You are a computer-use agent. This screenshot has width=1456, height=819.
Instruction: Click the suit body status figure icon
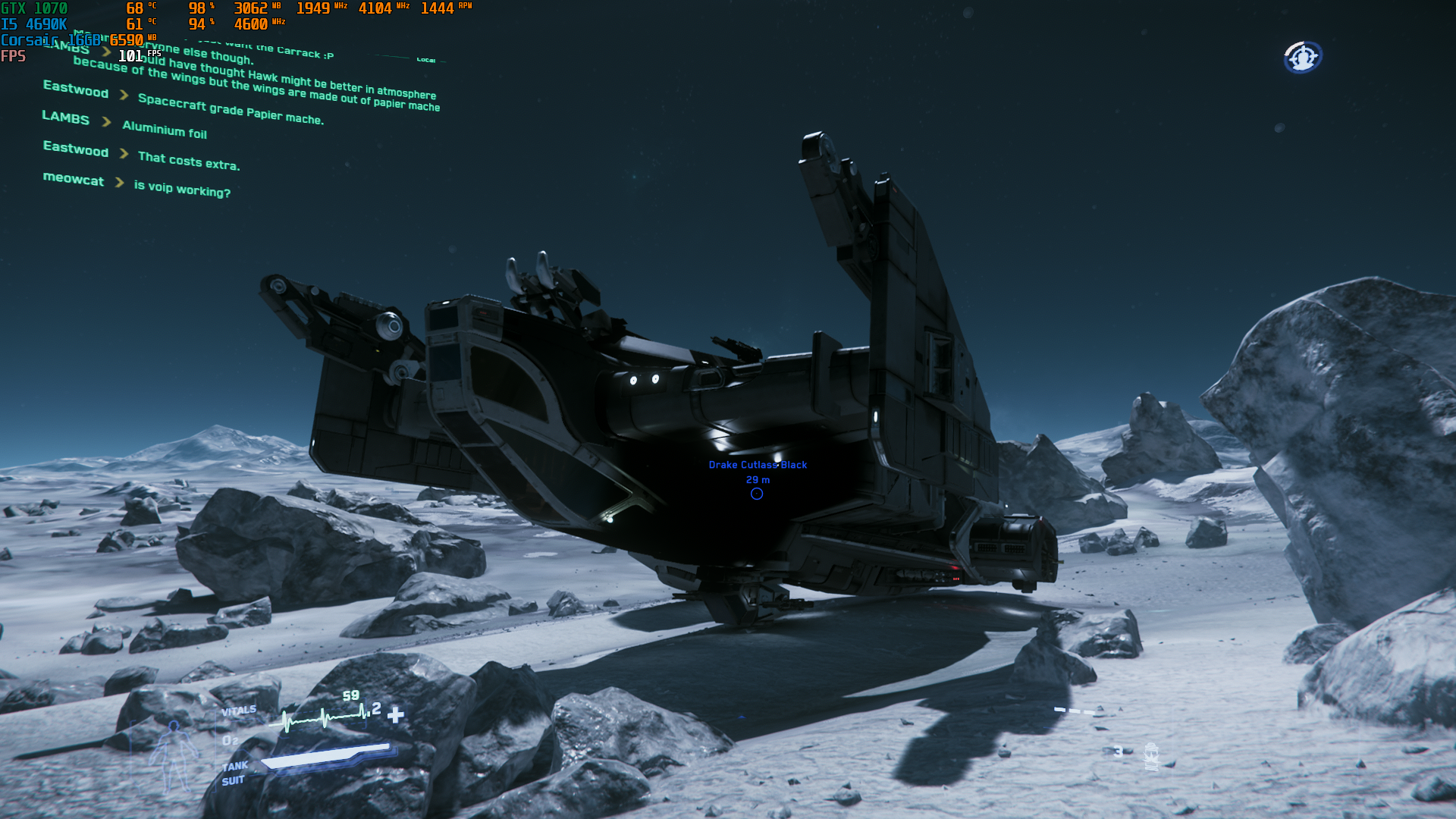[174, 755]
